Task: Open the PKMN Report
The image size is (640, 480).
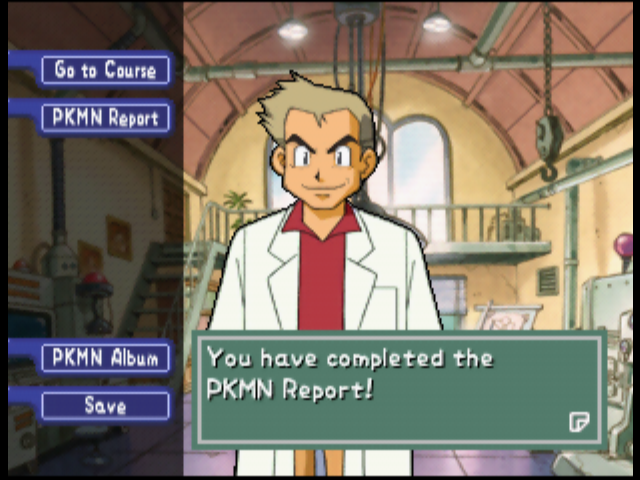Action: tap(105, 118)
